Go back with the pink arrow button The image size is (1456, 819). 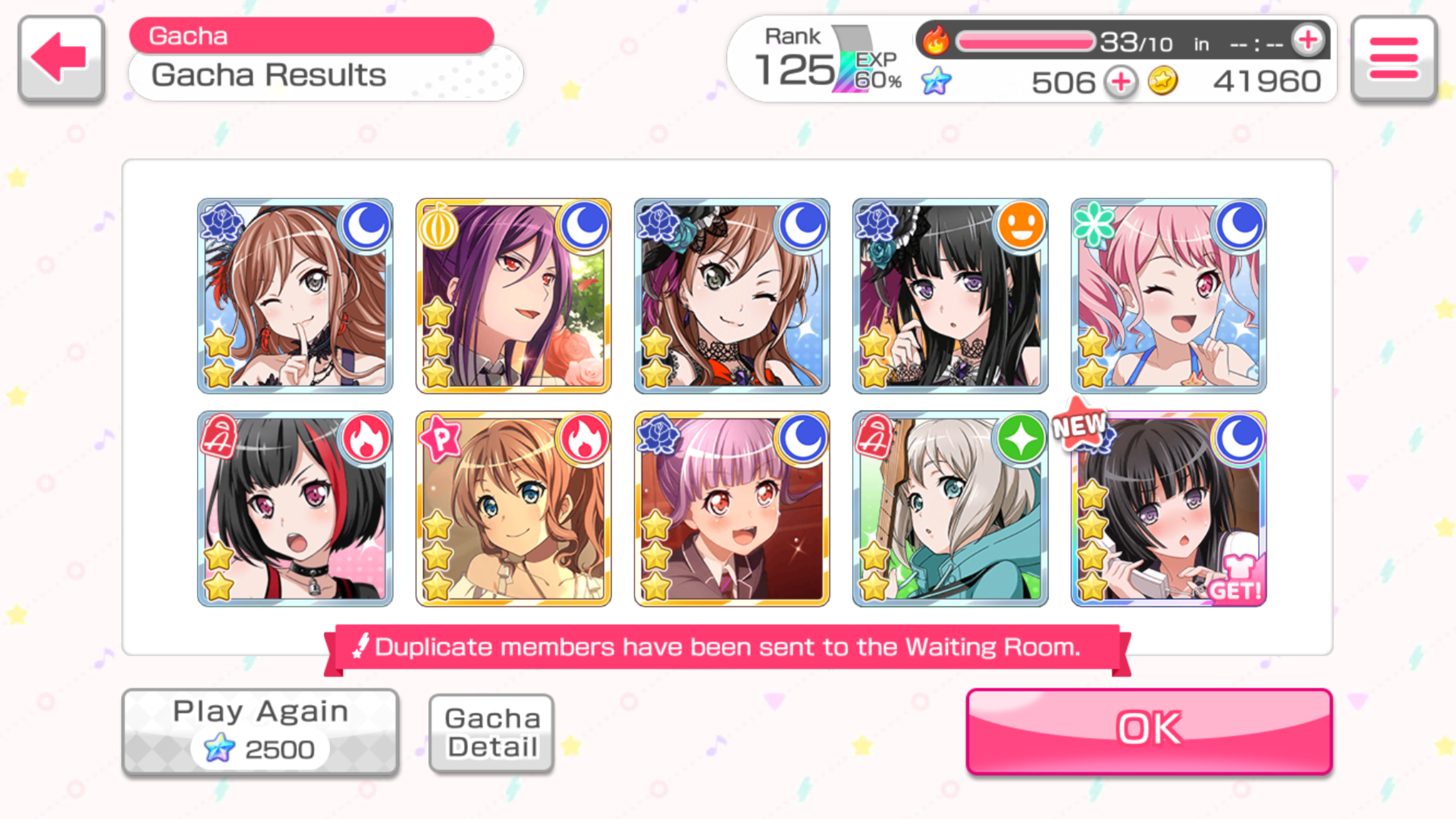click(x=61, y=59)
